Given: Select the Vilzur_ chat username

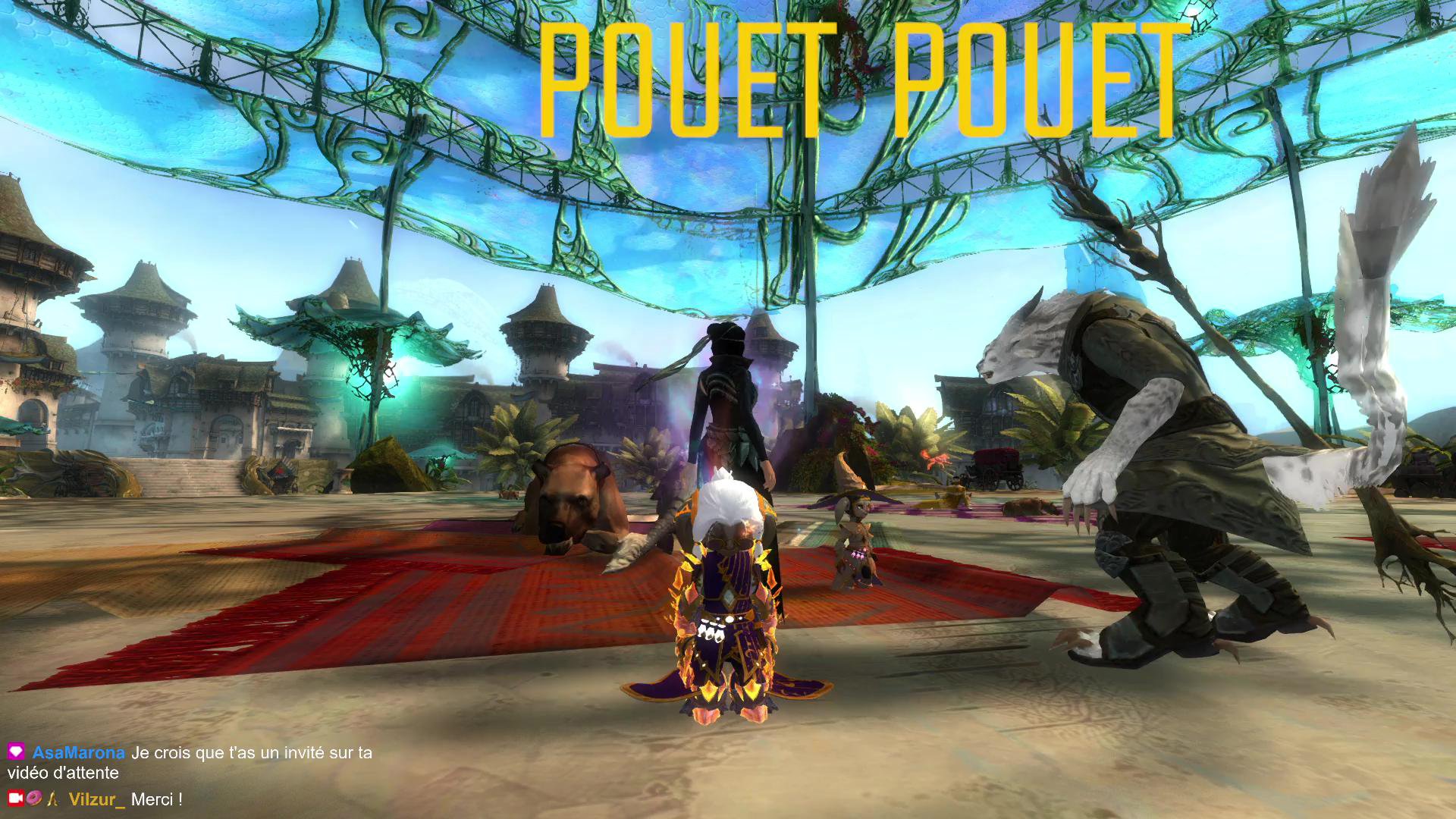Looking at the screenshot, I should (x=96, y=799).
